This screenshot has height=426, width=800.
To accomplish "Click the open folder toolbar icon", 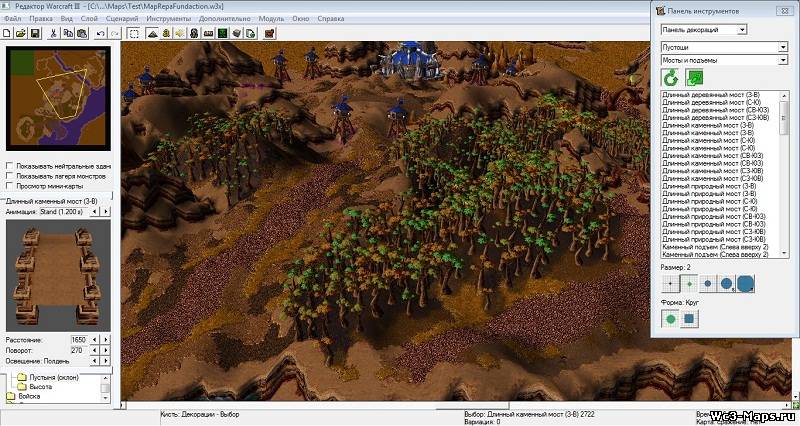I will click(21, 33).
